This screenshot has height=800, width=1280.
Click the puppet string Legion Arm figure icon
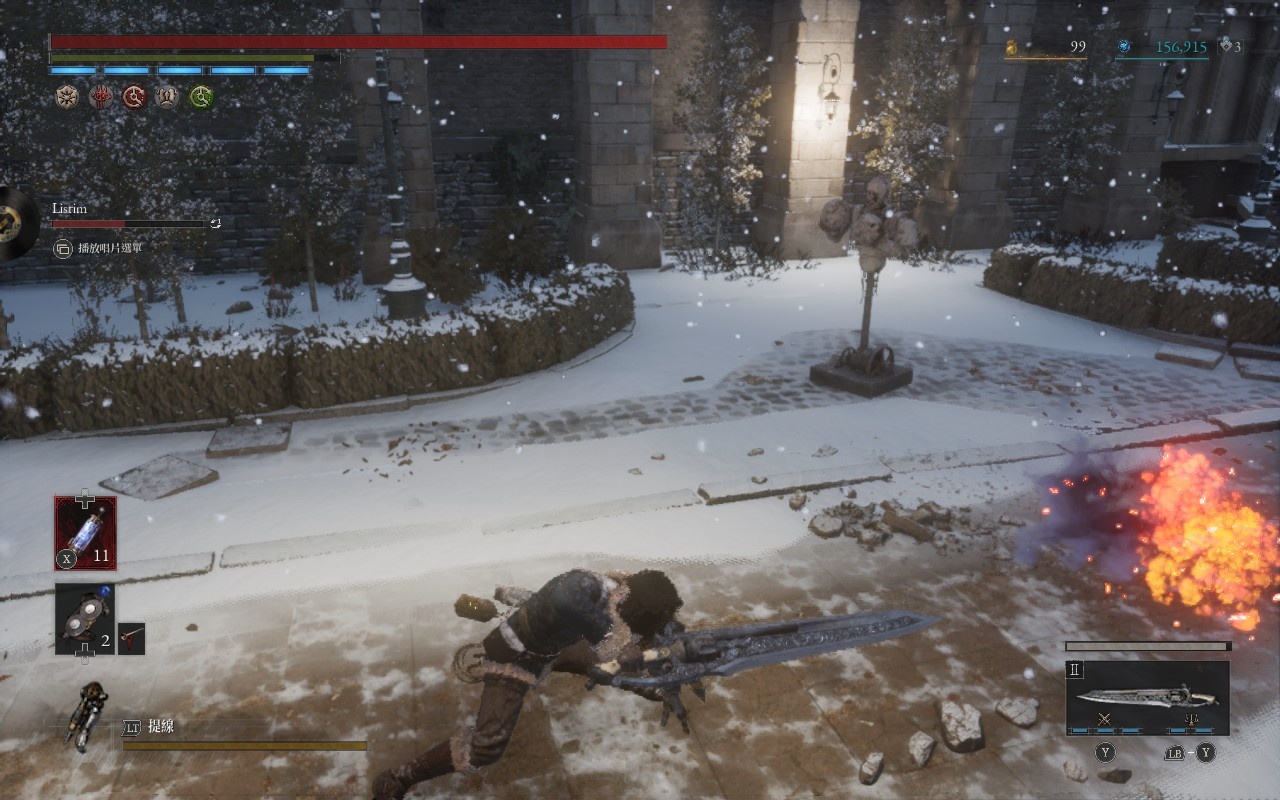coord(88,715)
